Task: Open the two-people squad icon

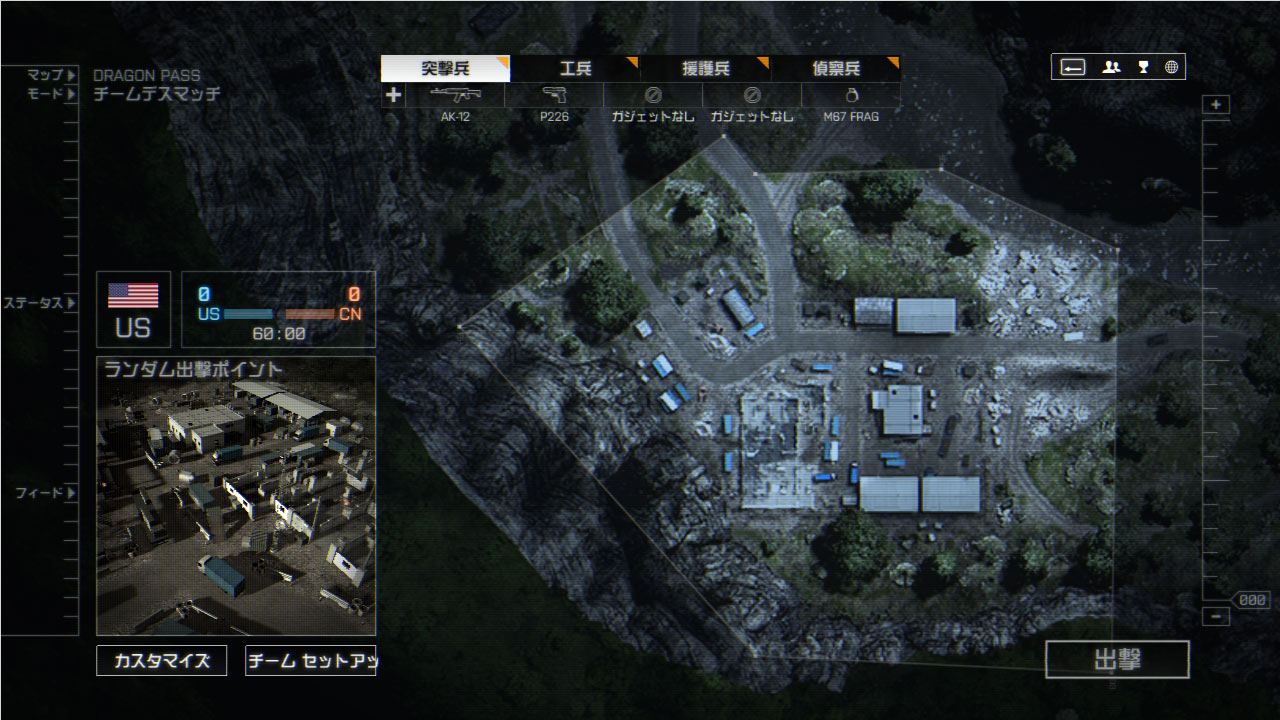Action: coord(1111,67)
